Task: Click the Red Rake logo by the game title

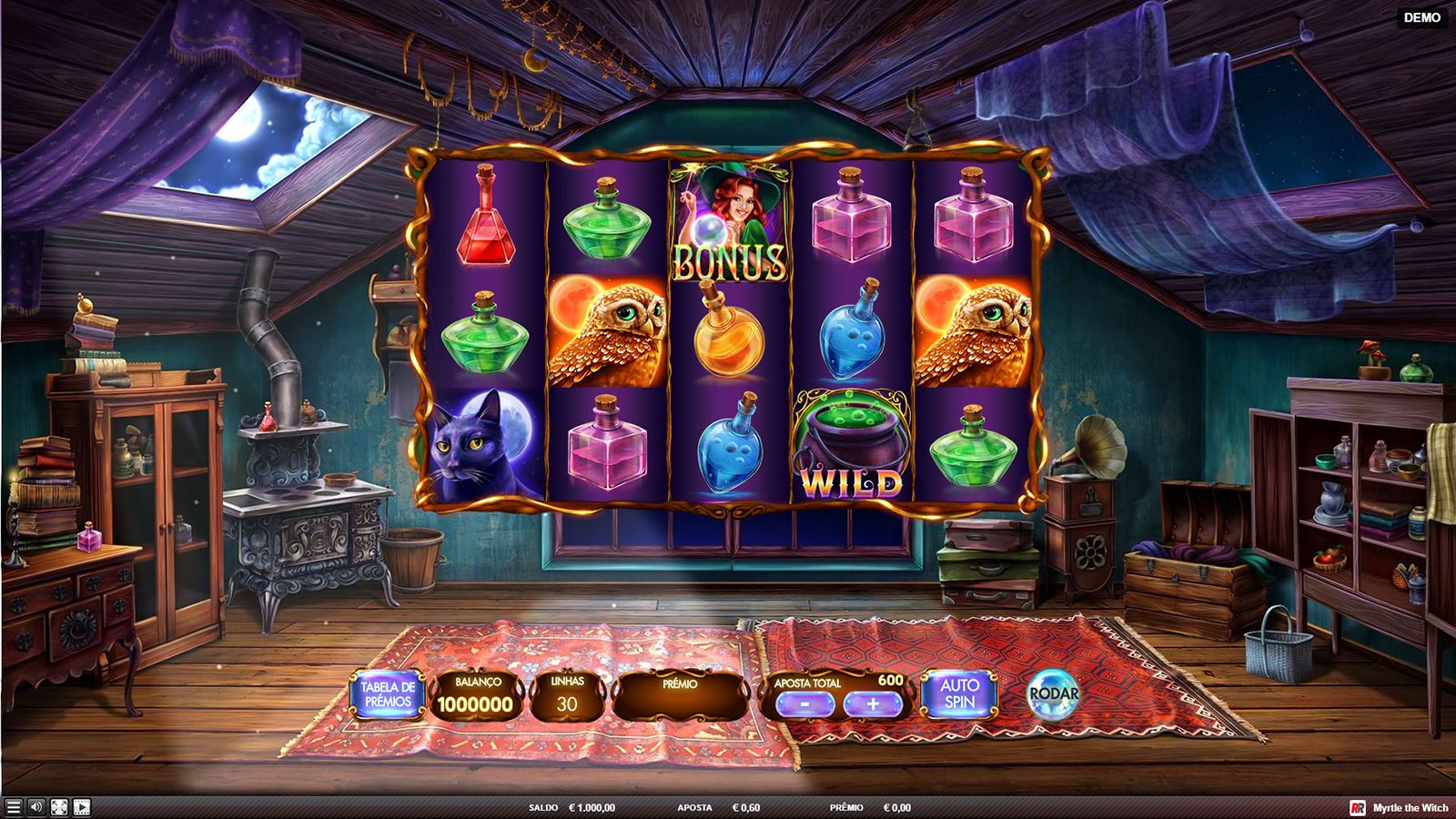Action: pos(1358,808)
